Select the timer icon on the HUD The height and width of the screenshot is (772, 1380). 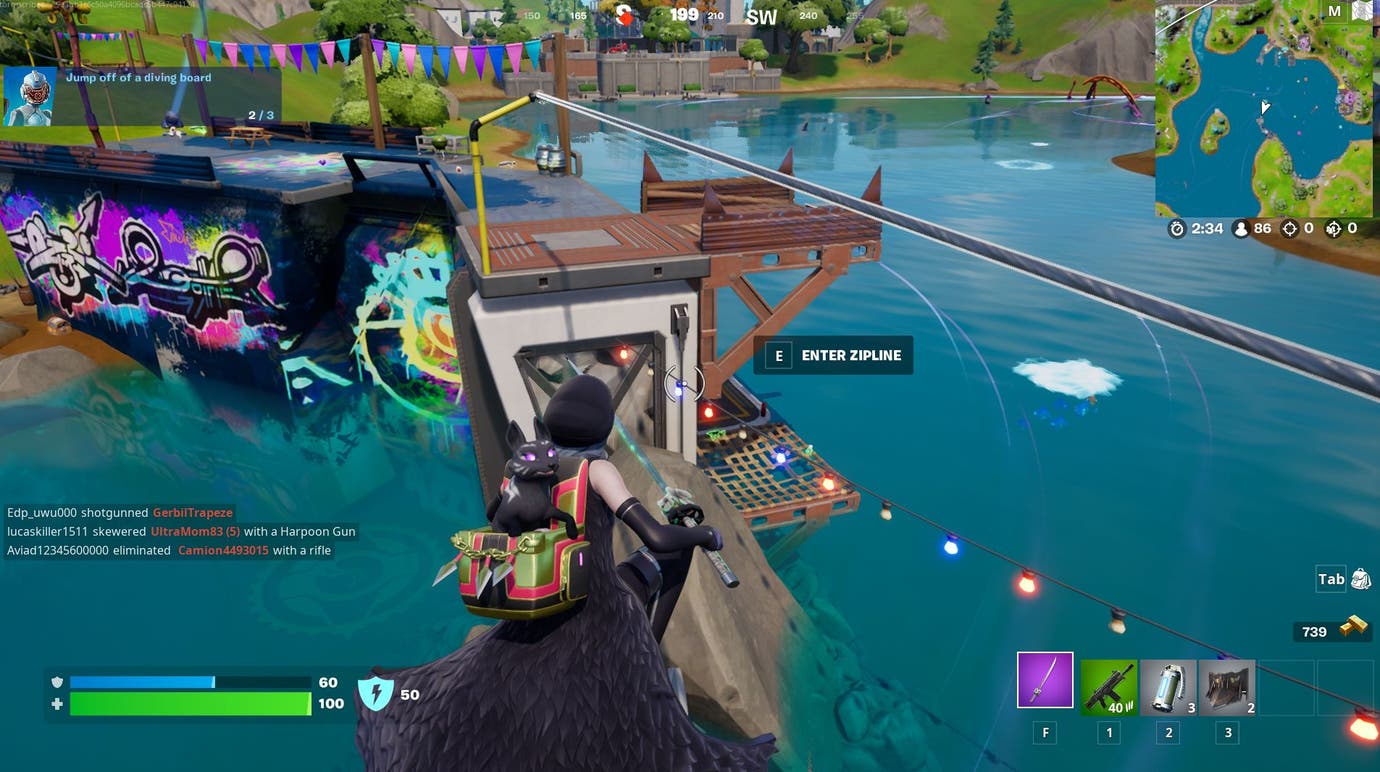point(1177,228)
